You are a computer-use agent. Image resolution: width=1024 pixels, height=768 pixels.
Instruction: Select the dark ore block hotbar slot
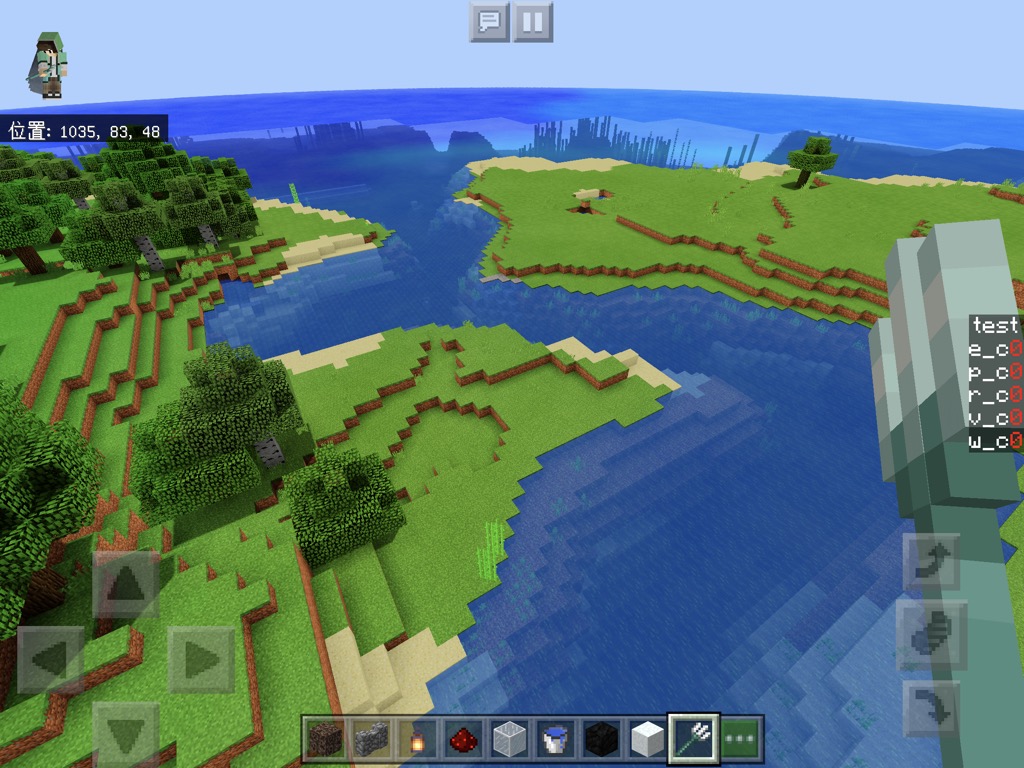[325, 740]
